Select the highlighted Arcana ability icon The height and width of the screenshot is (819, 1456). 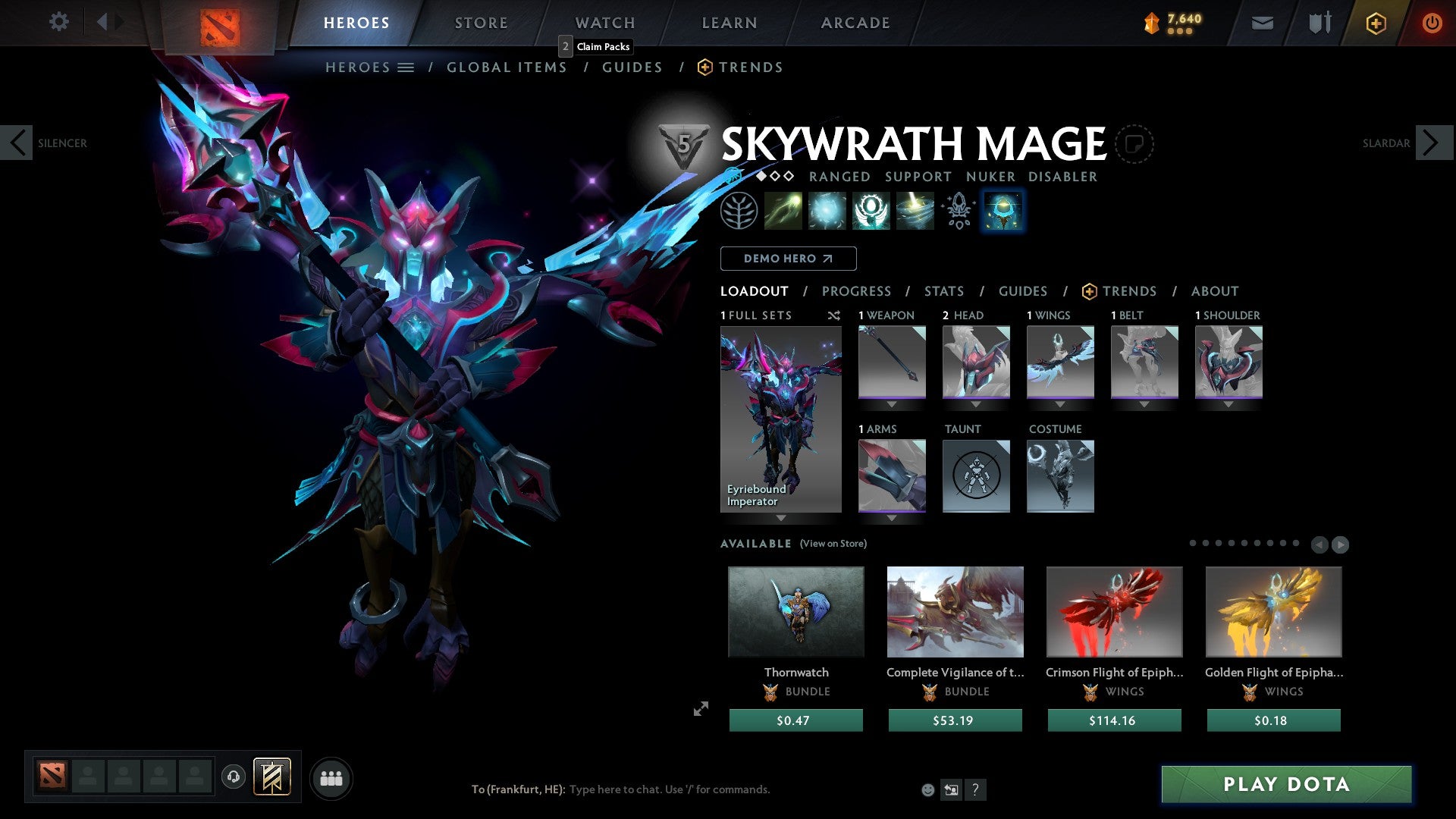click(1003, 211)
